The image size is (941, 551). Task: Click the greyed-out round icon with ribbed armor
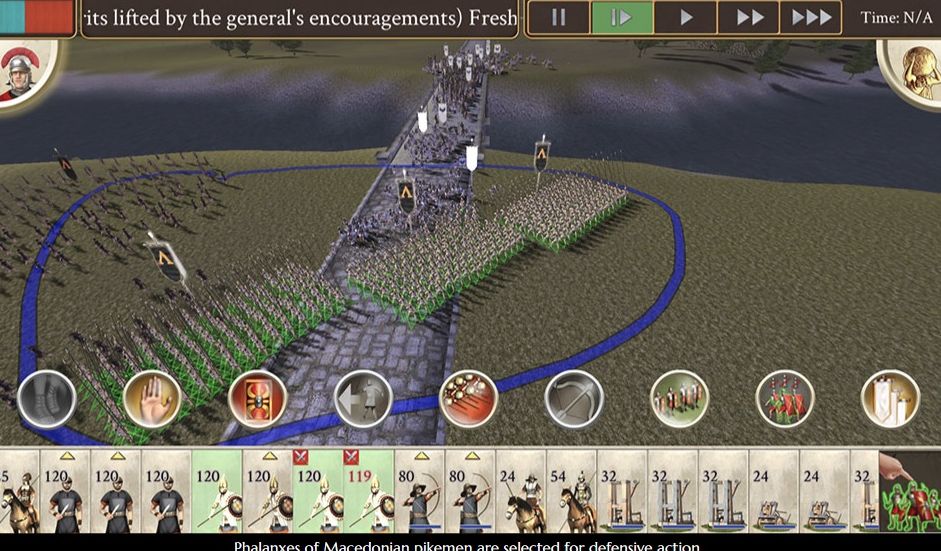[47, 398]
